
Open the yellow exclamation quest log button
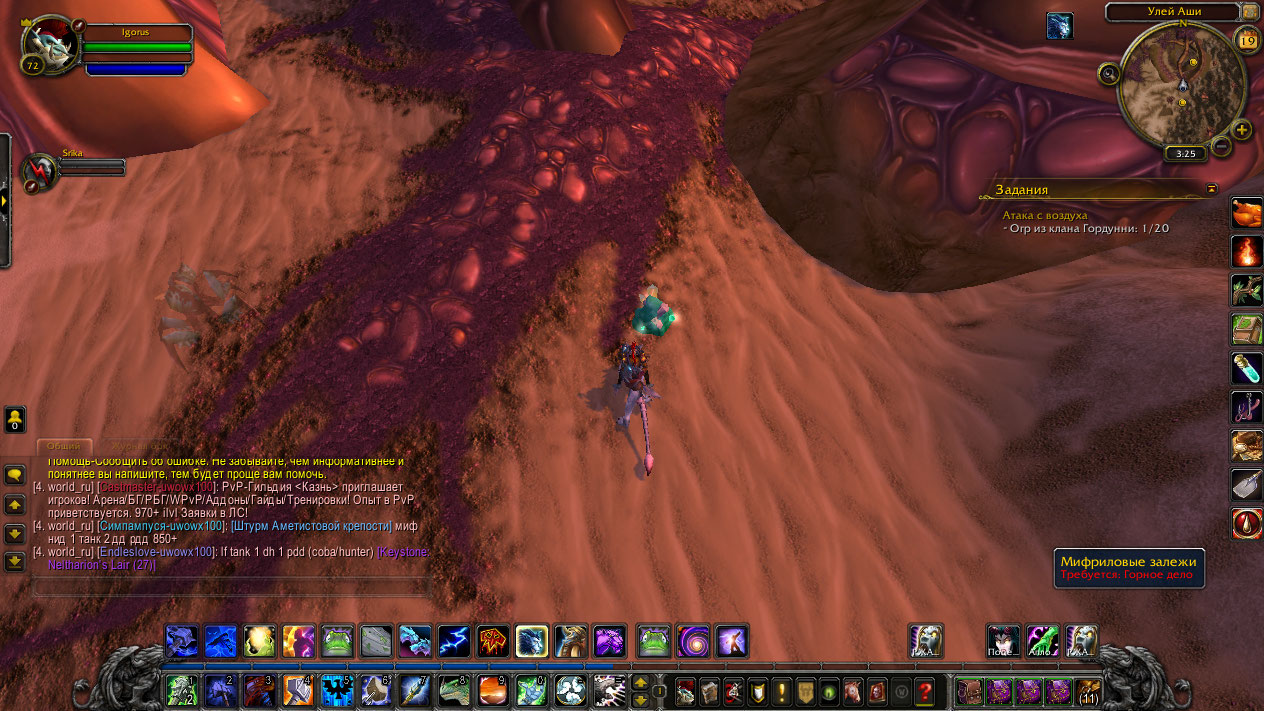(782, 690)
